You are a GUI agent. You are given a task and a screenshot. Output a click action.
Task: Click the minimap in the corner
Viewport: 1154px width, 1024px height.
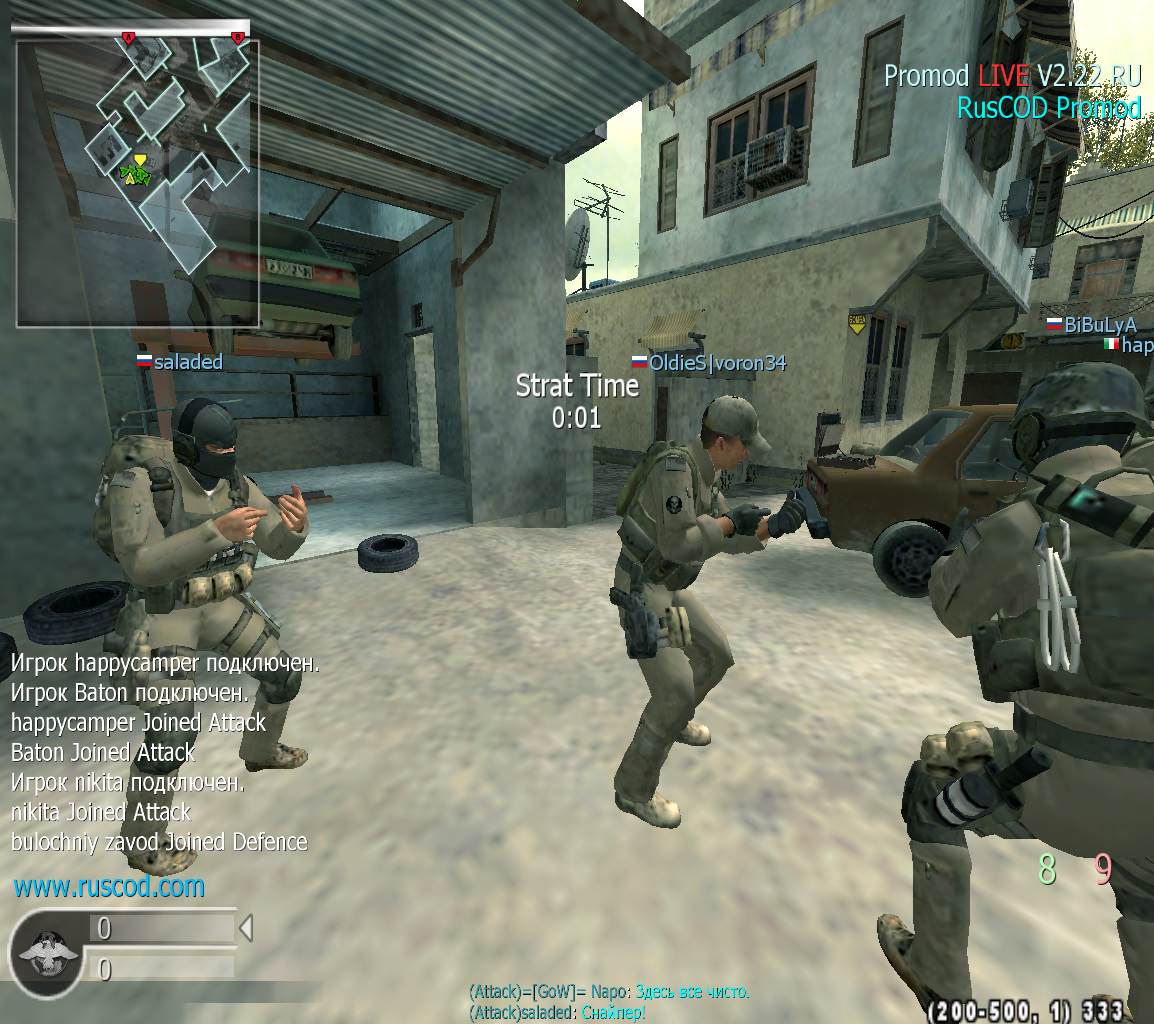pos(137,182)
